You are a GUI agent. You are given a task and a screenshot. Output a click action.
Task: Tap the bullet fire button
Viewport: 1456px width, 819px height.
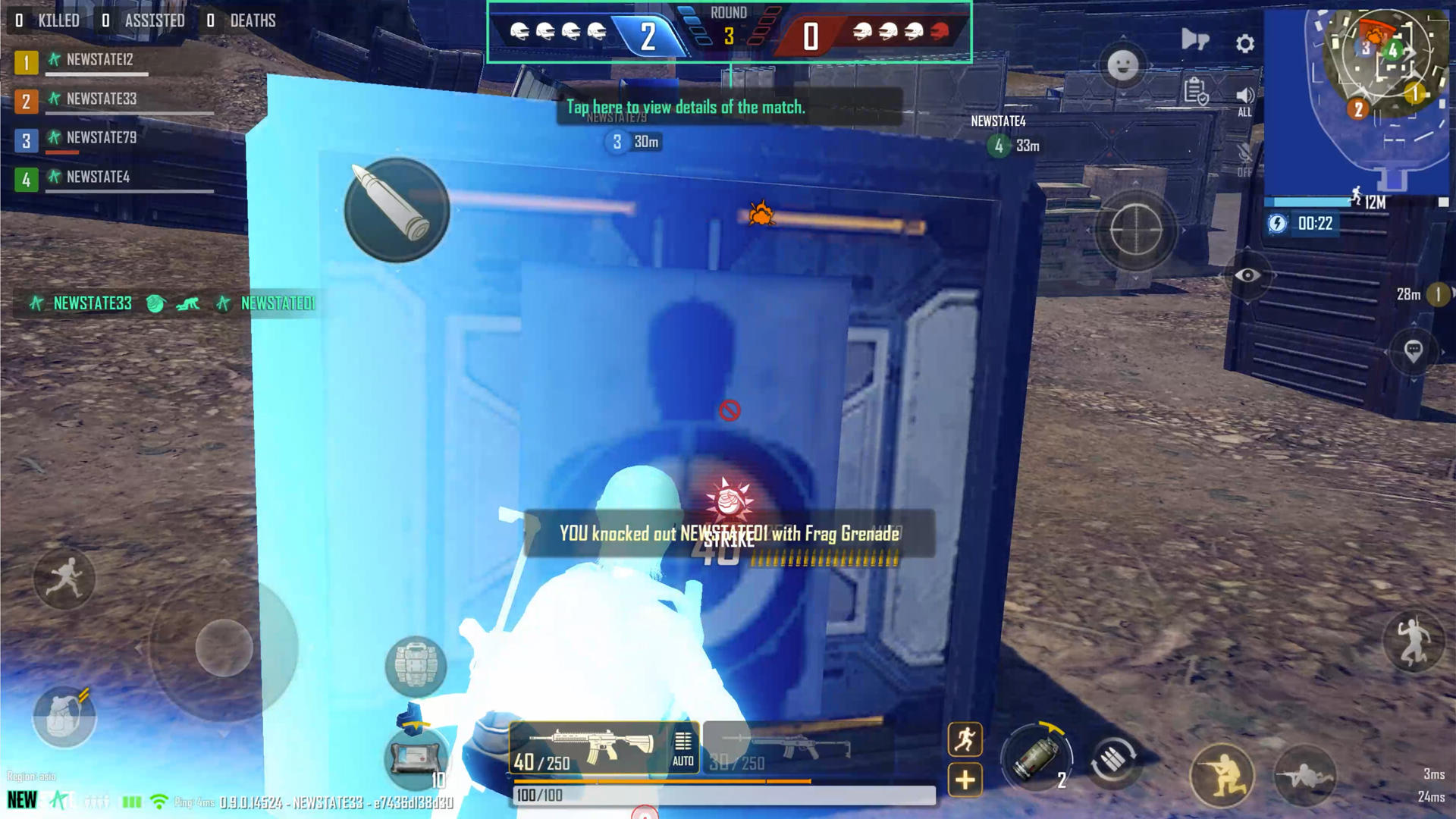[397, 209]
